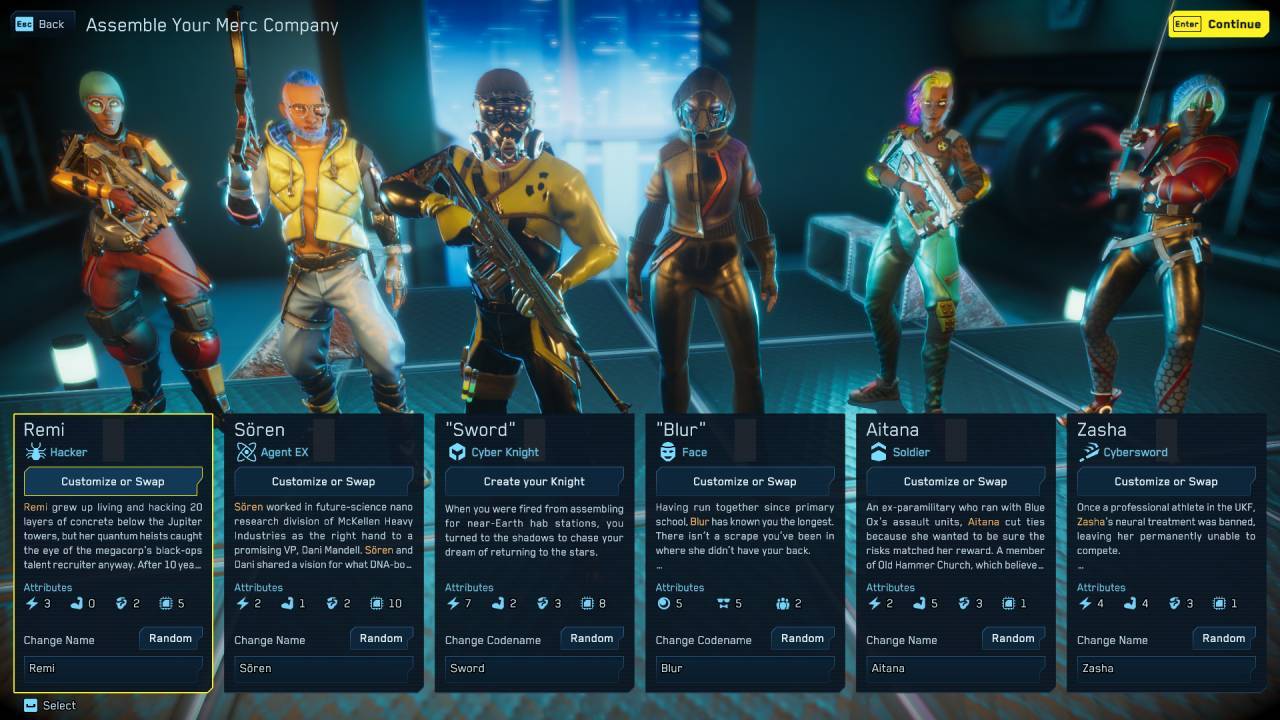Open Customize or Swap for Sören
This screenshot has height=720, width=1280.
[x=323, y=481]
